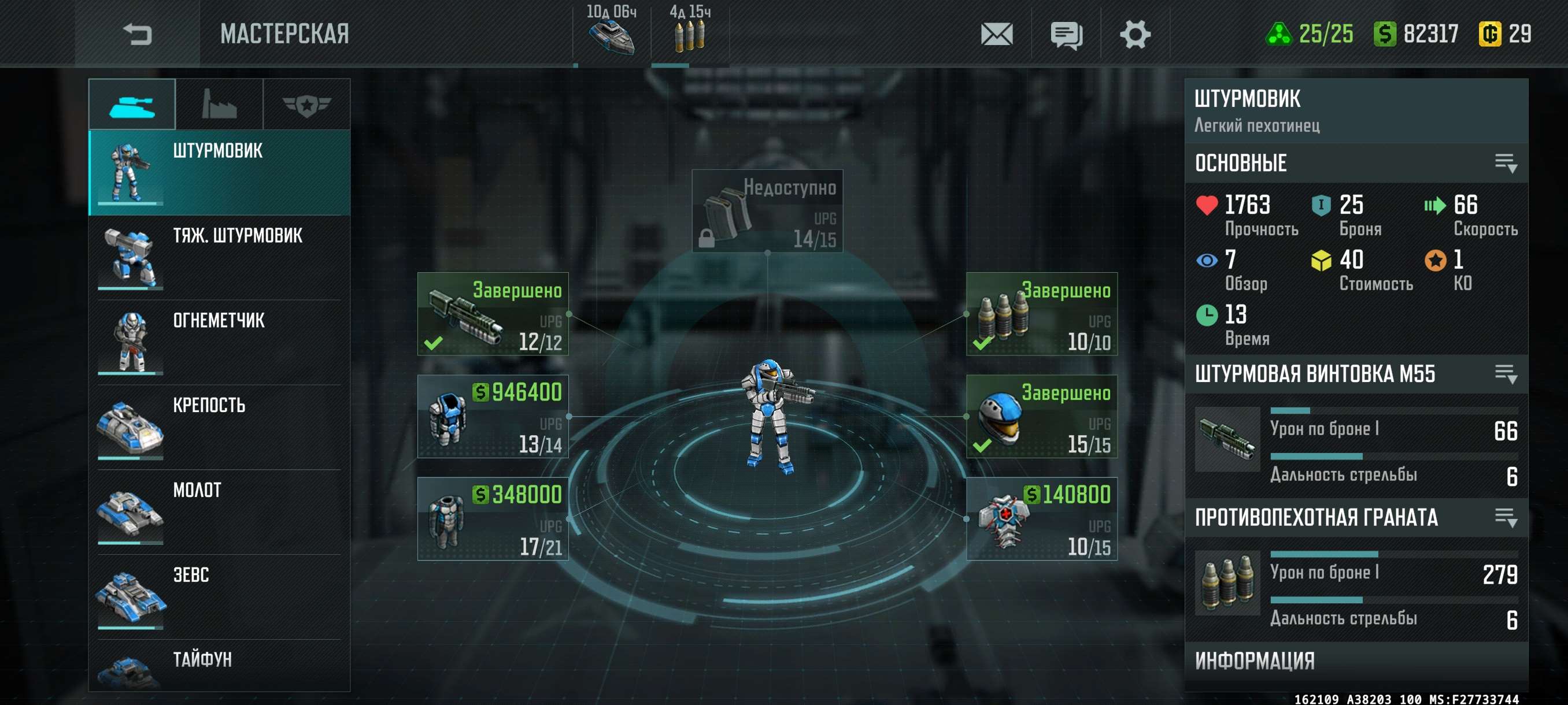Select the ТЯЖ. ШТУРМОВИК unit
The width and height of the screenshot is (1568, 705).
click(219, 257)
